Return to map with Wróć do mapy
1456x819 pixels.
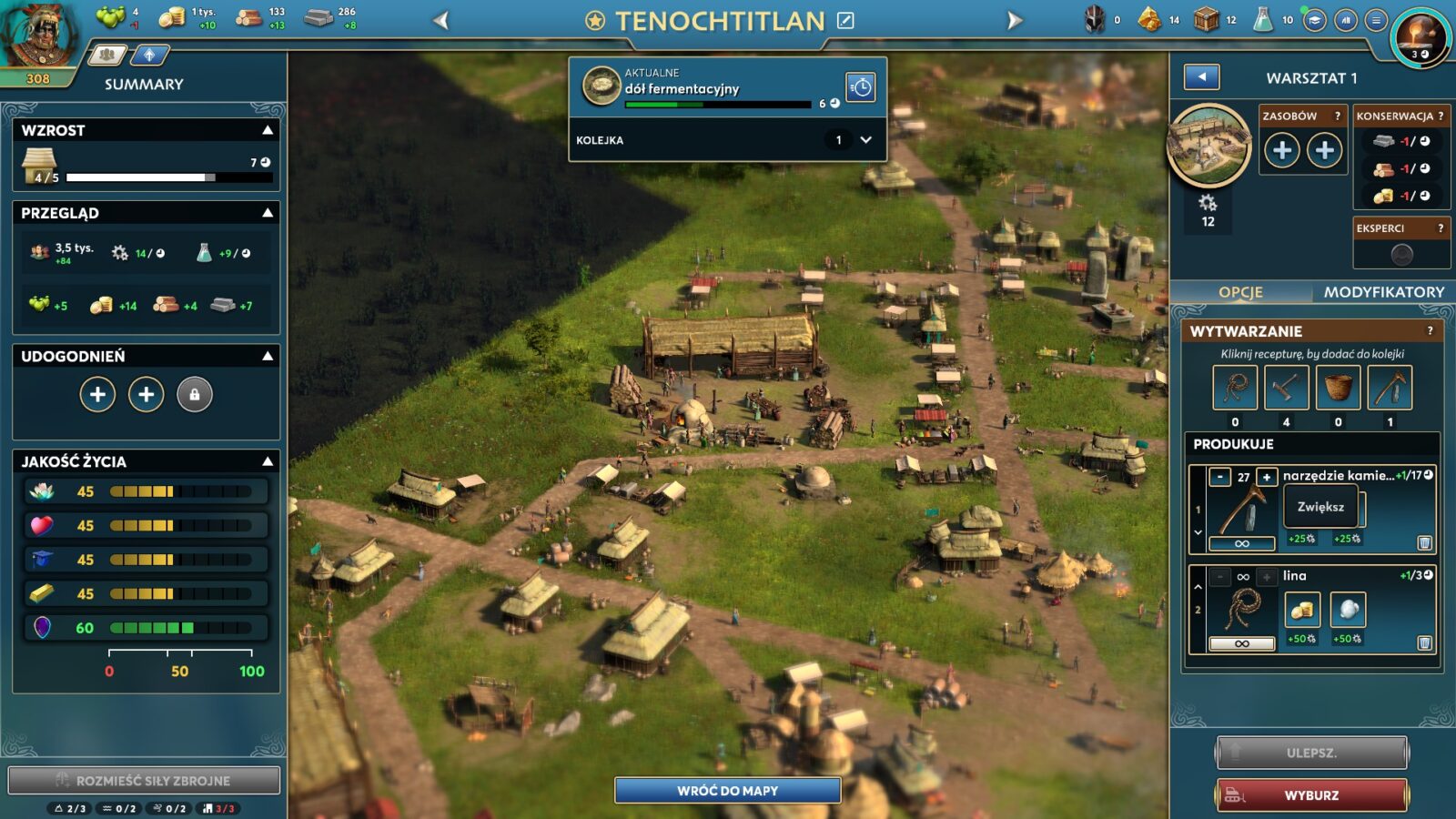coord(727,790)
